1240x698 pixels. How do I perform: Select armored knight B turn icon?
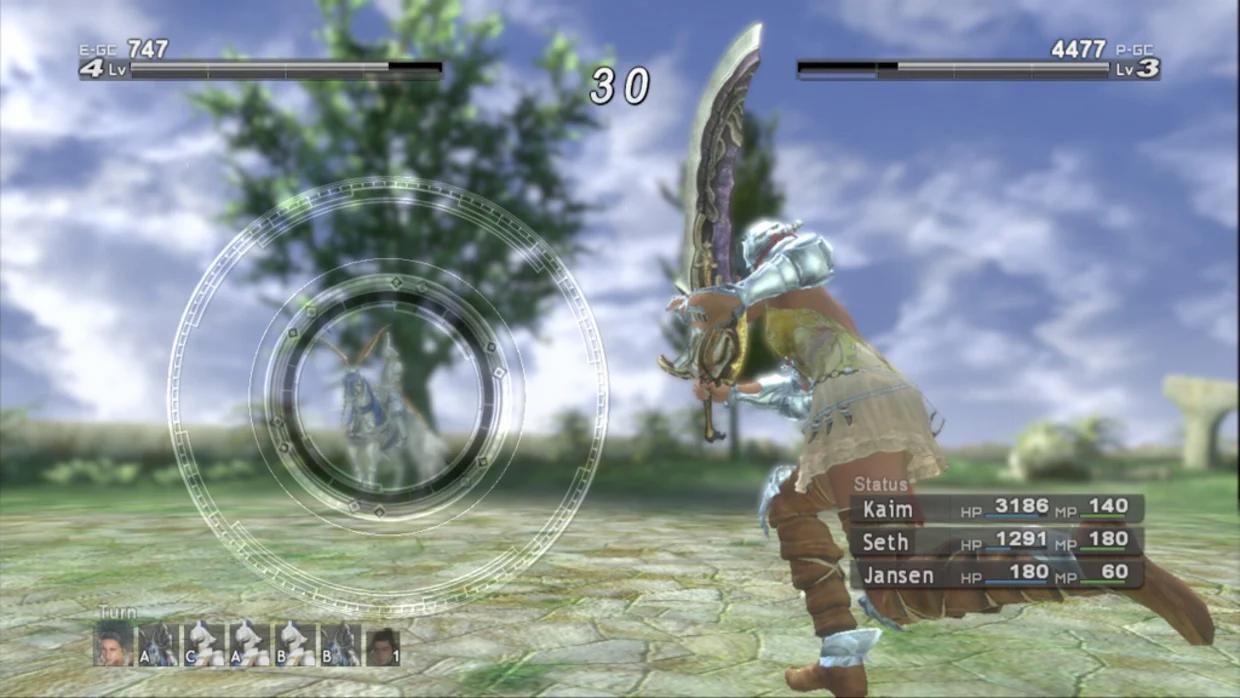[340, 645]
